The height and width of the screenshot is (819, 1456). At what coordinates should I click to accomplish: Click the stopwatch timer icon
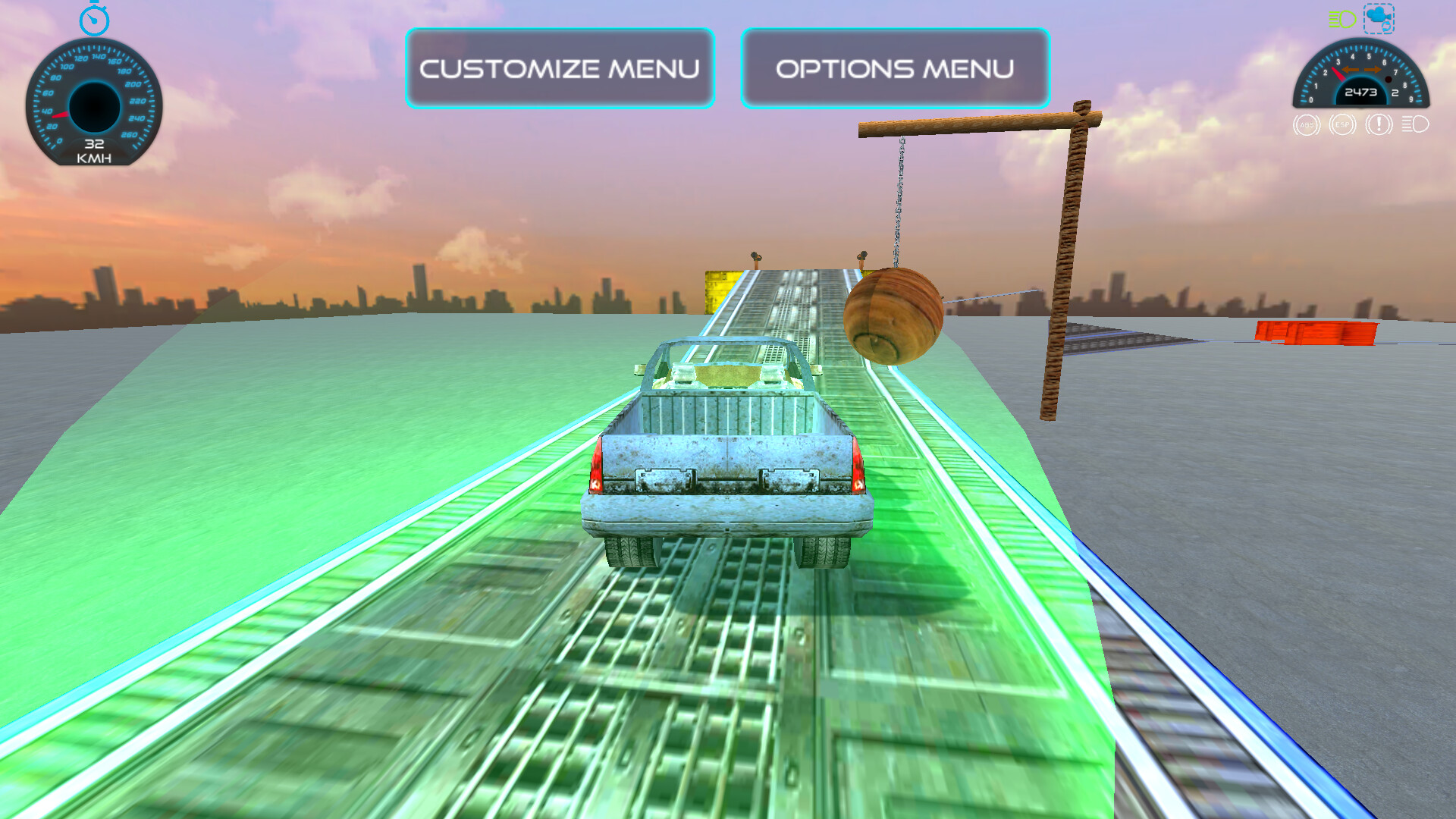(93, 20)
